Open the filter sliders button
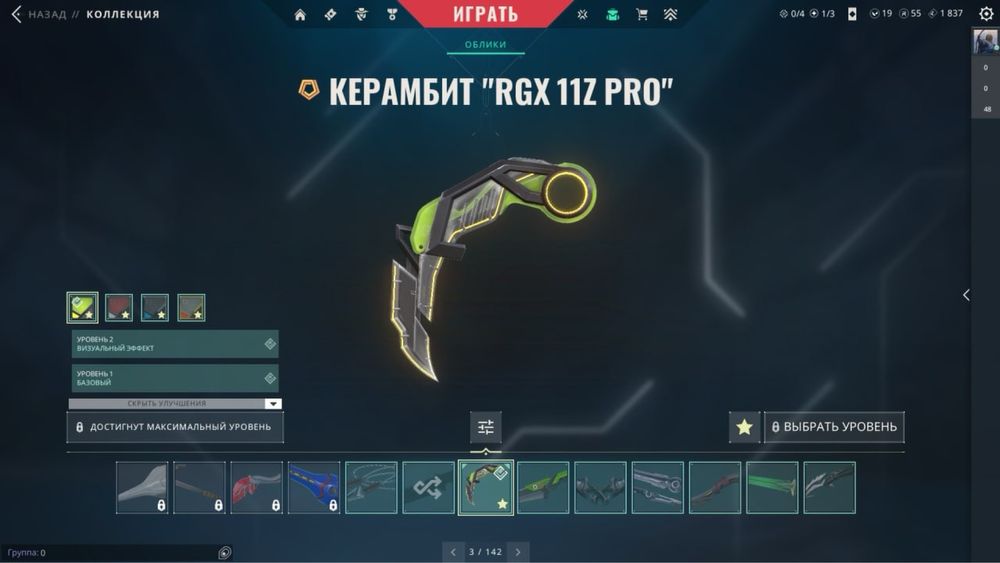Image resolution: width=1000 pixels, height=563 pixels. (x=486, y=427)
